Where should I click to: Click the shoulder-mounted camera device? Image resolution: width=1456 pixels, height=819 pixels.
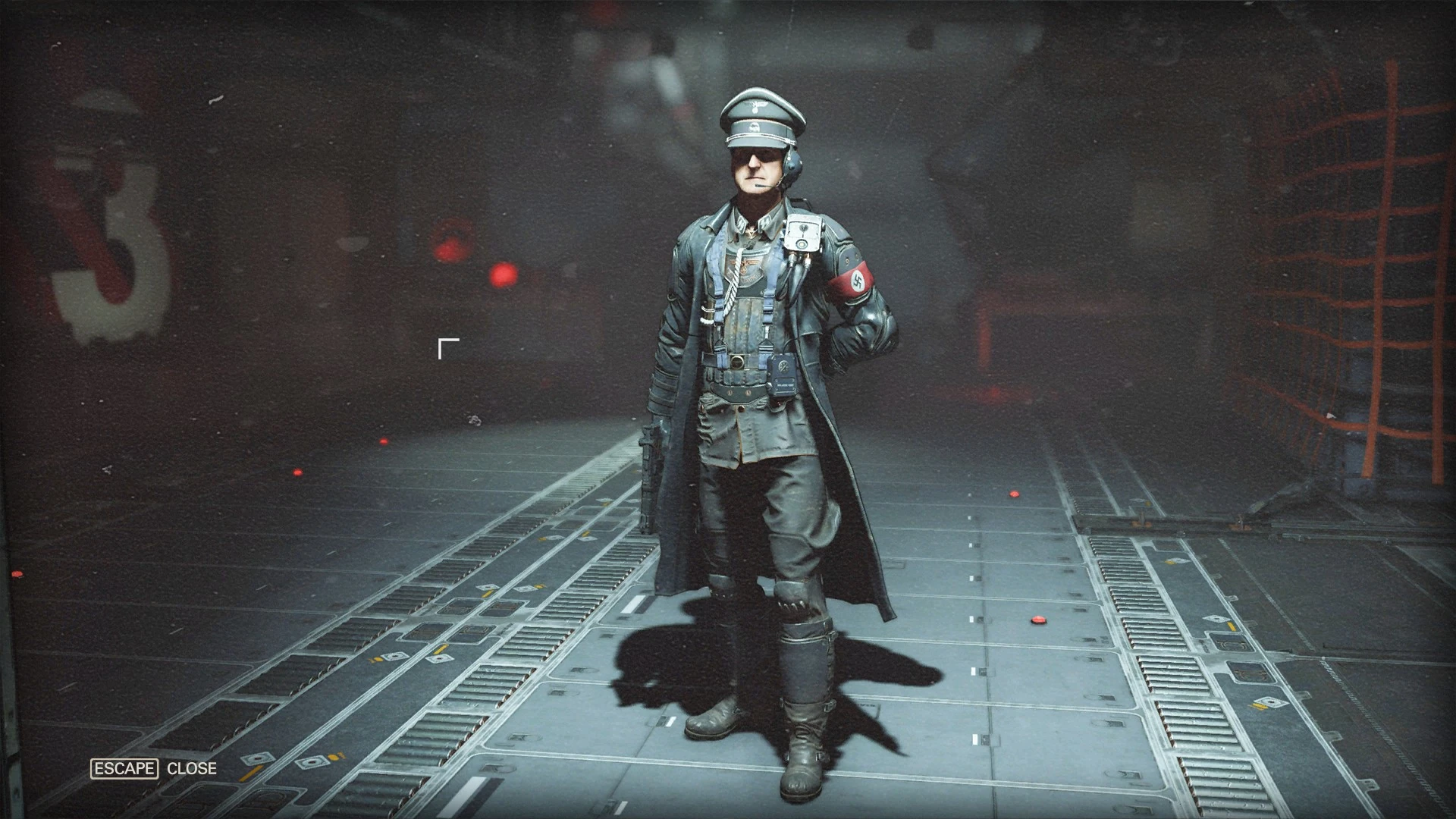[804, 234]
